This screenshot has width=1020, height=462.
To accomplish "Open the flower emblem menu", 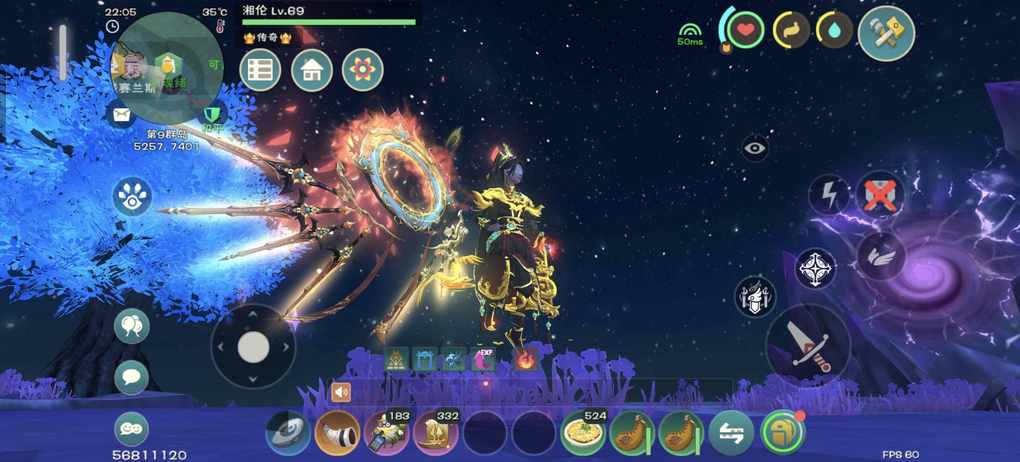I will click(362, 71).
